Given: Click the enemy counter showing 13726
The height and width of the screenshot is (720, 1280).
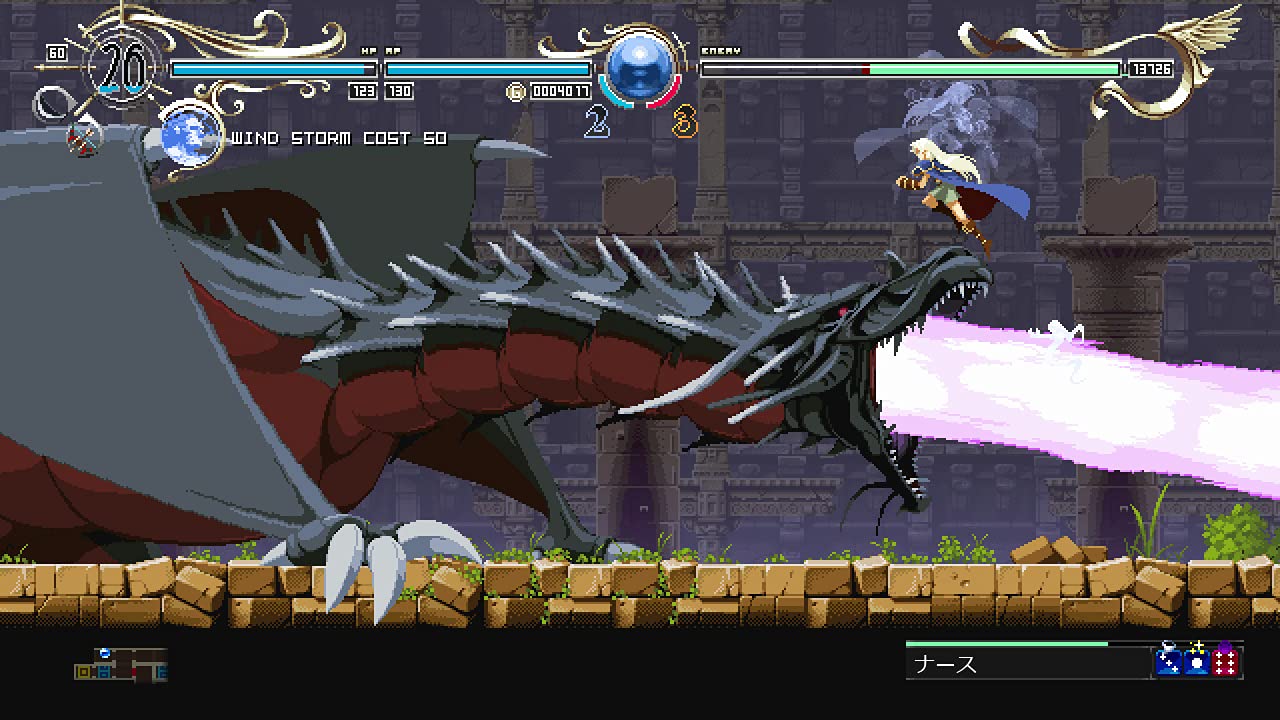Looking at the screenshot, I should tap(1152, 69).
